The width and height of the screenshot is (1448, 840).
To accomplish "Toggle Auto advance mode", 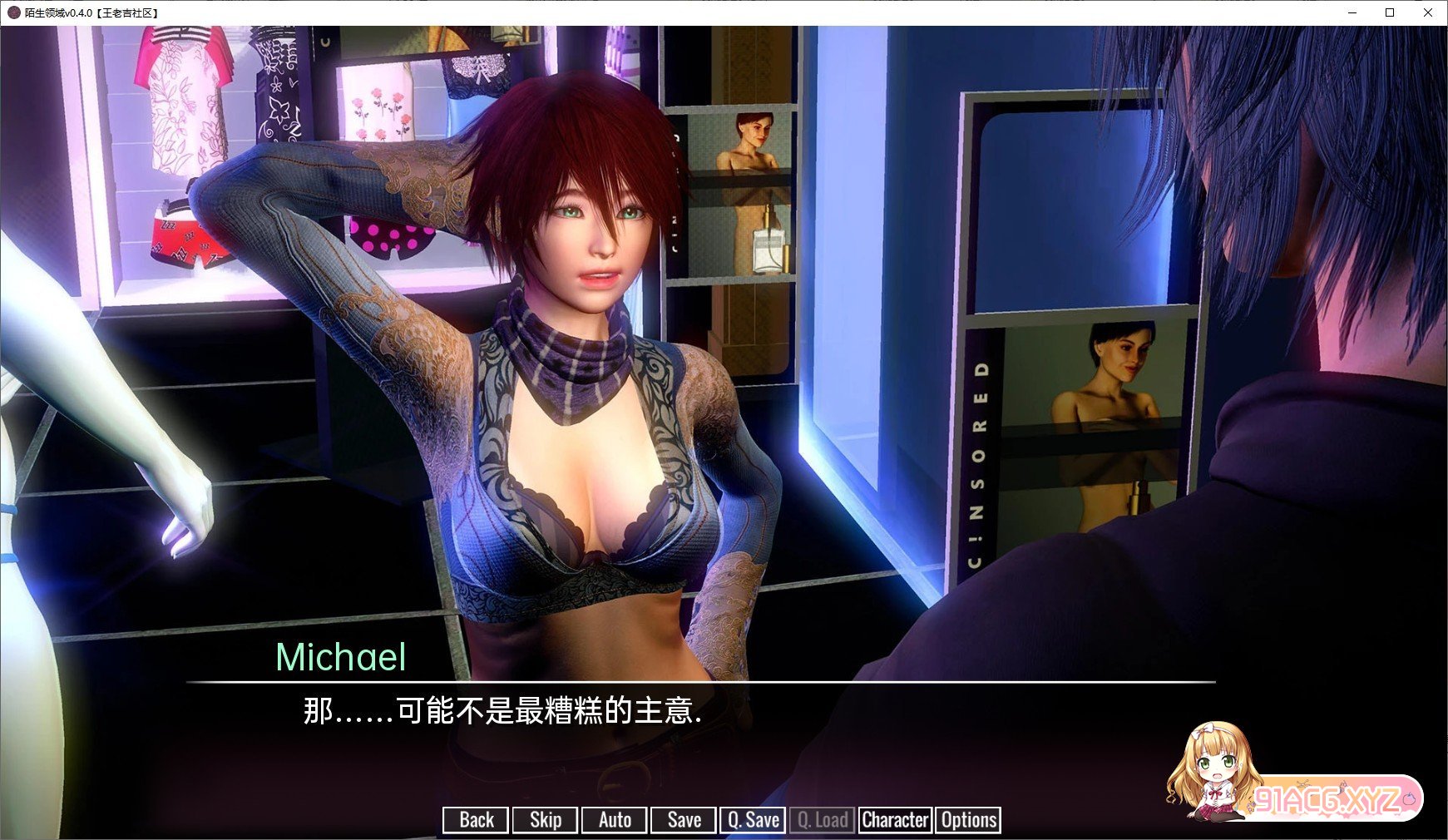I will 615,820.
